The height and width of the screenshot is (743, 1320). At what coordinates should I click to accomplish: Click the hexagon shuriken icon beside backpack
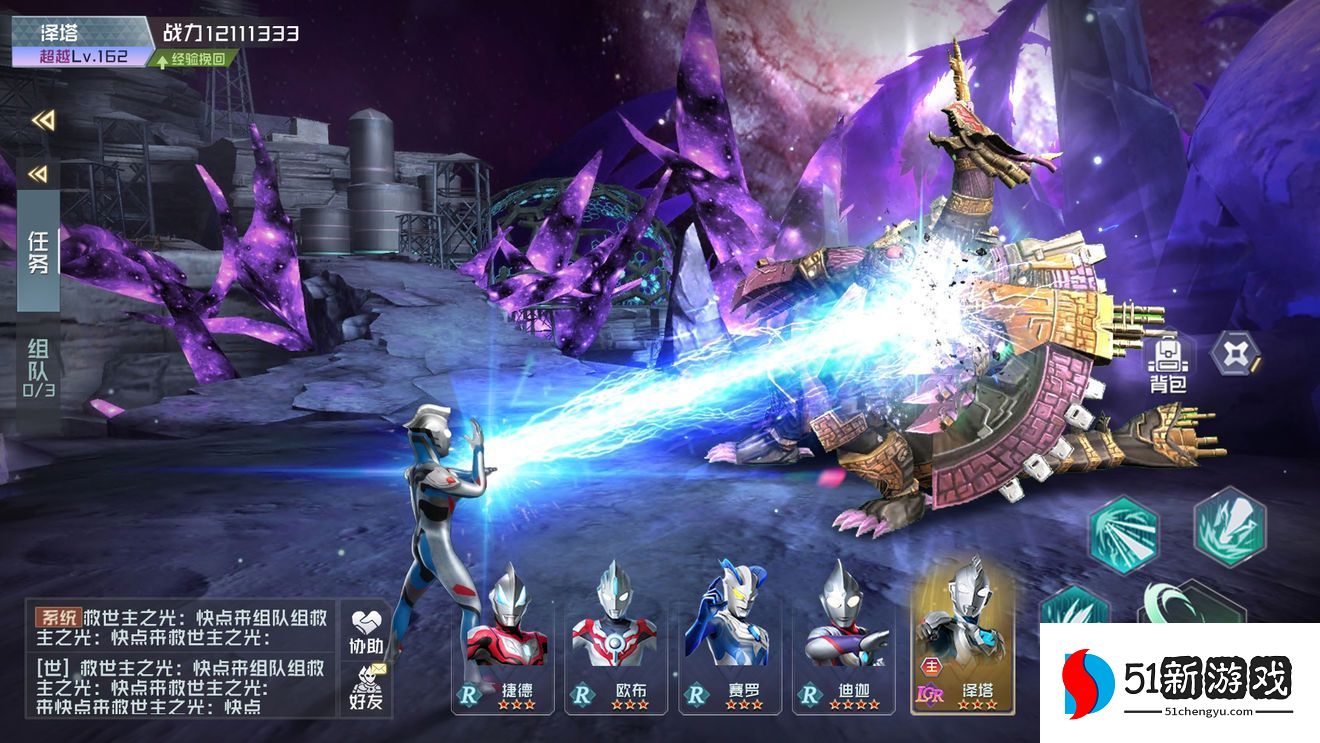click(1236, 352)
